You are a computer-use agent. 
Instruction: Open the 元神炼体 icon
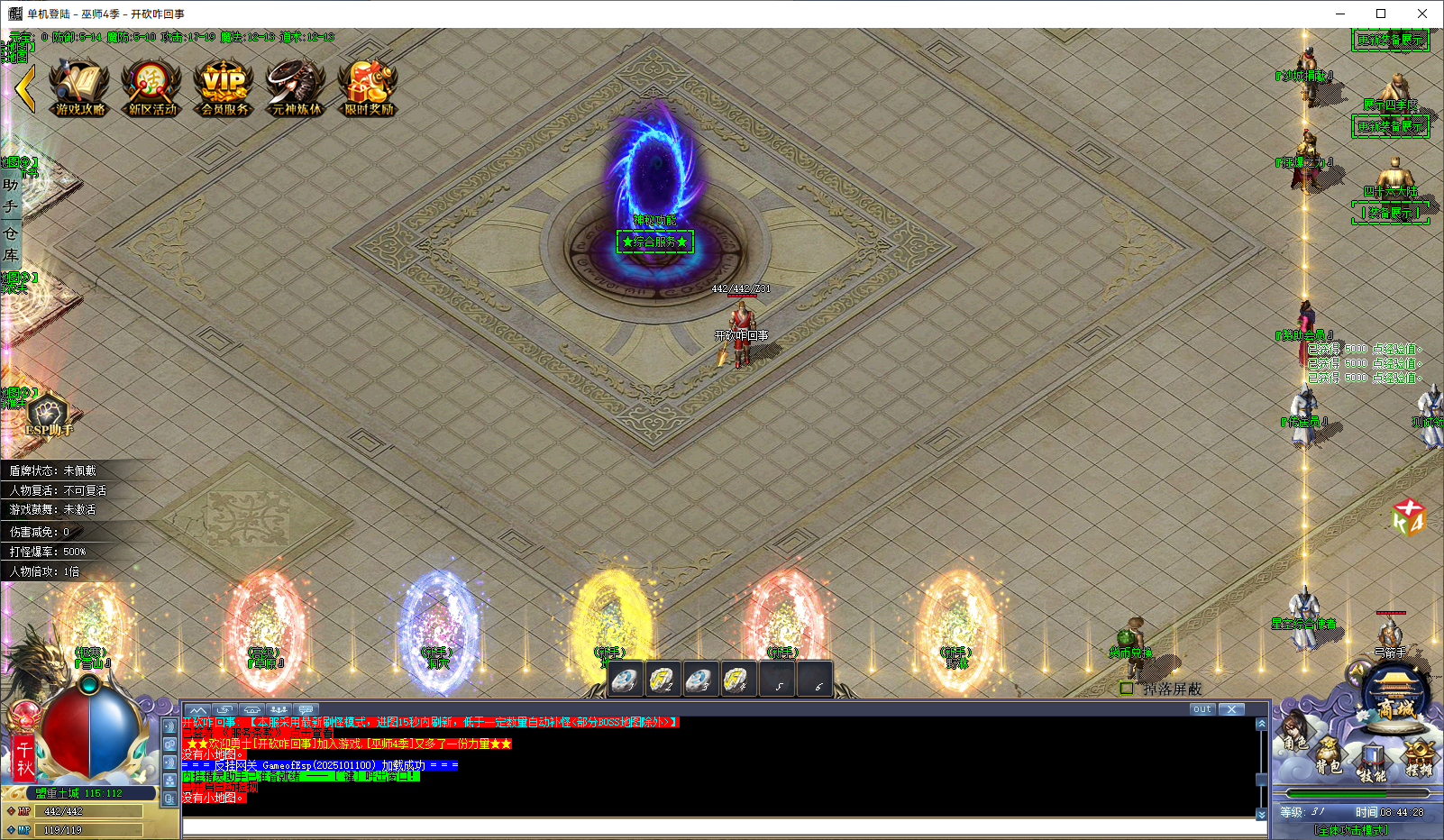(x=297, y=87)
